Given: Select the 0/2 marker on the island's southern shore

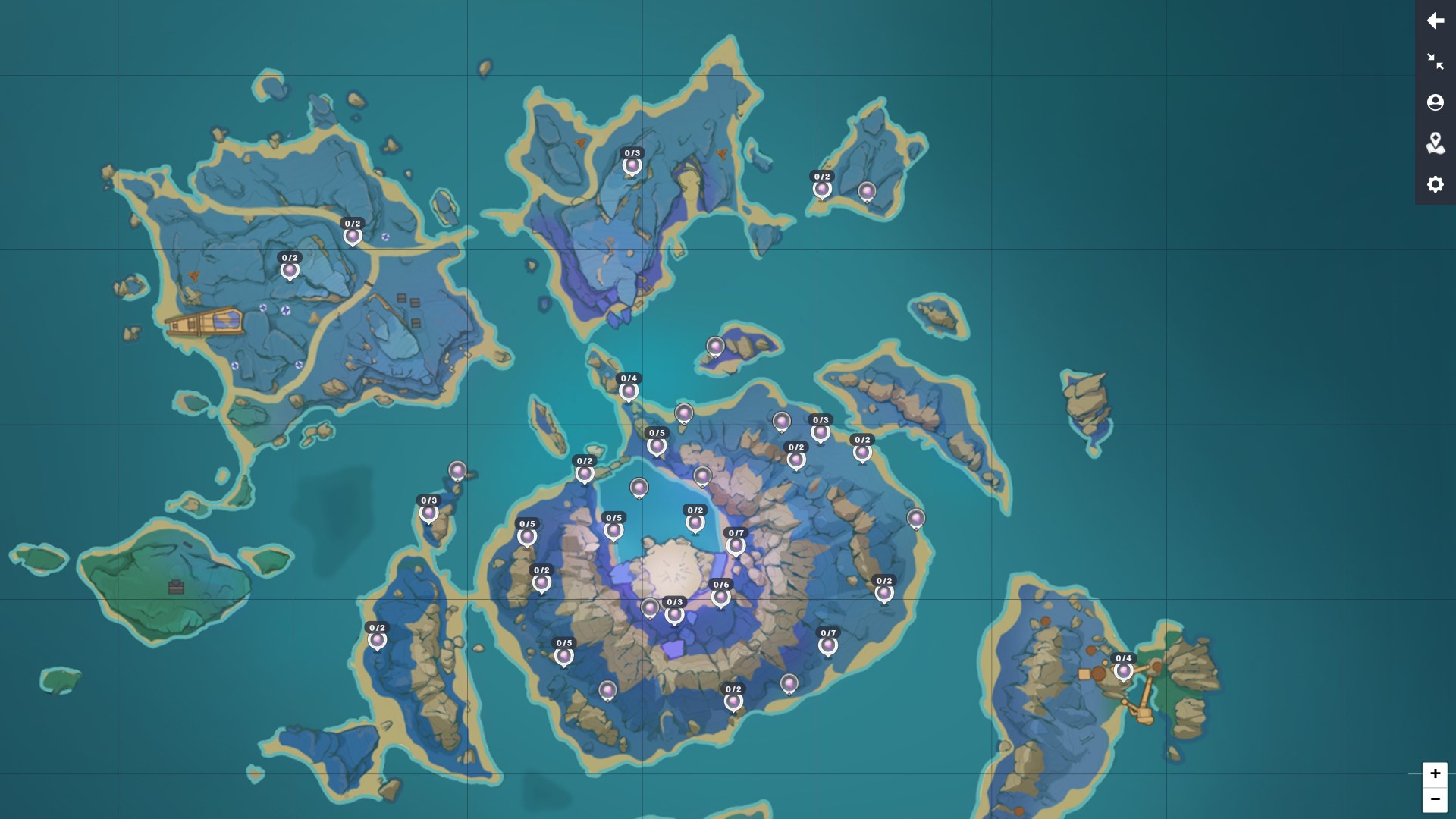Looking at the screenshot, I should click(733, 700).
